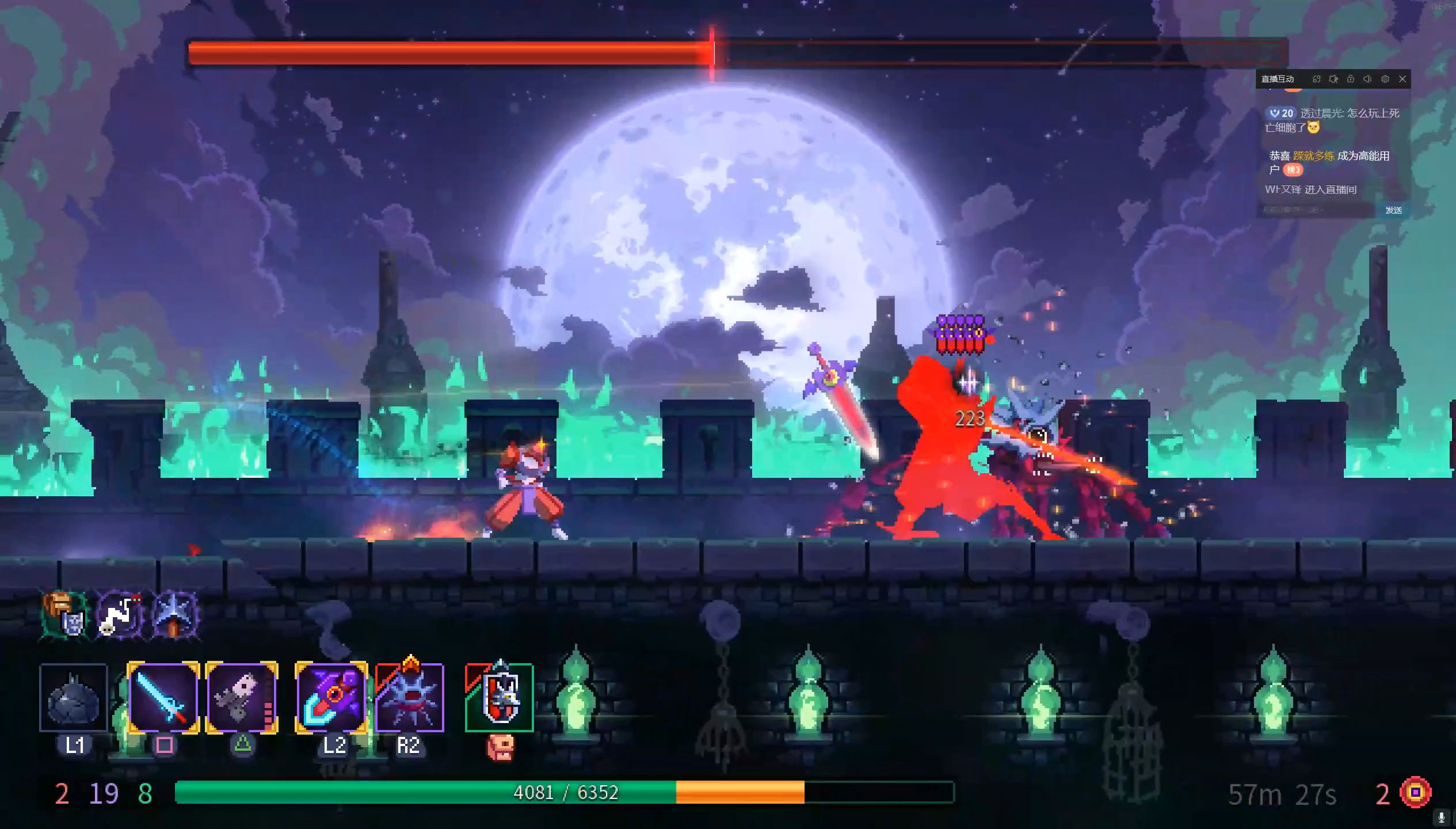
Task: Select the stone helmet slot
Action: pyautogui.click(x=74, y=697)
